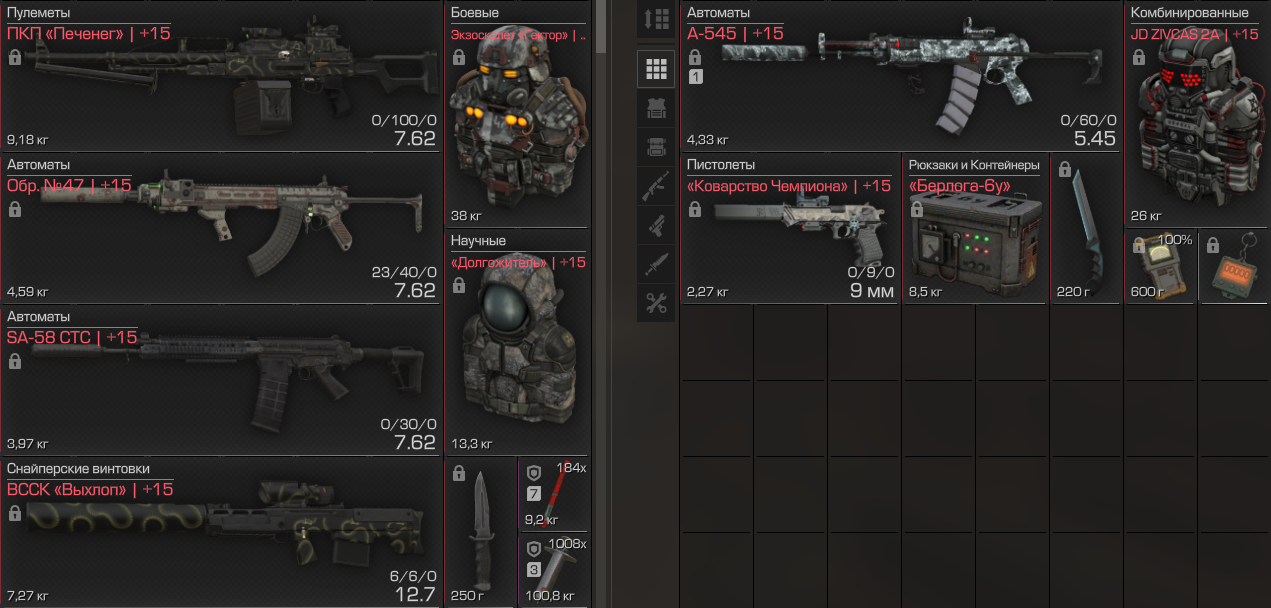Choose the SA-58 СТС rifle
Image resolution: width=1271 pixels, height=608 pixels.
pos(220,378)
